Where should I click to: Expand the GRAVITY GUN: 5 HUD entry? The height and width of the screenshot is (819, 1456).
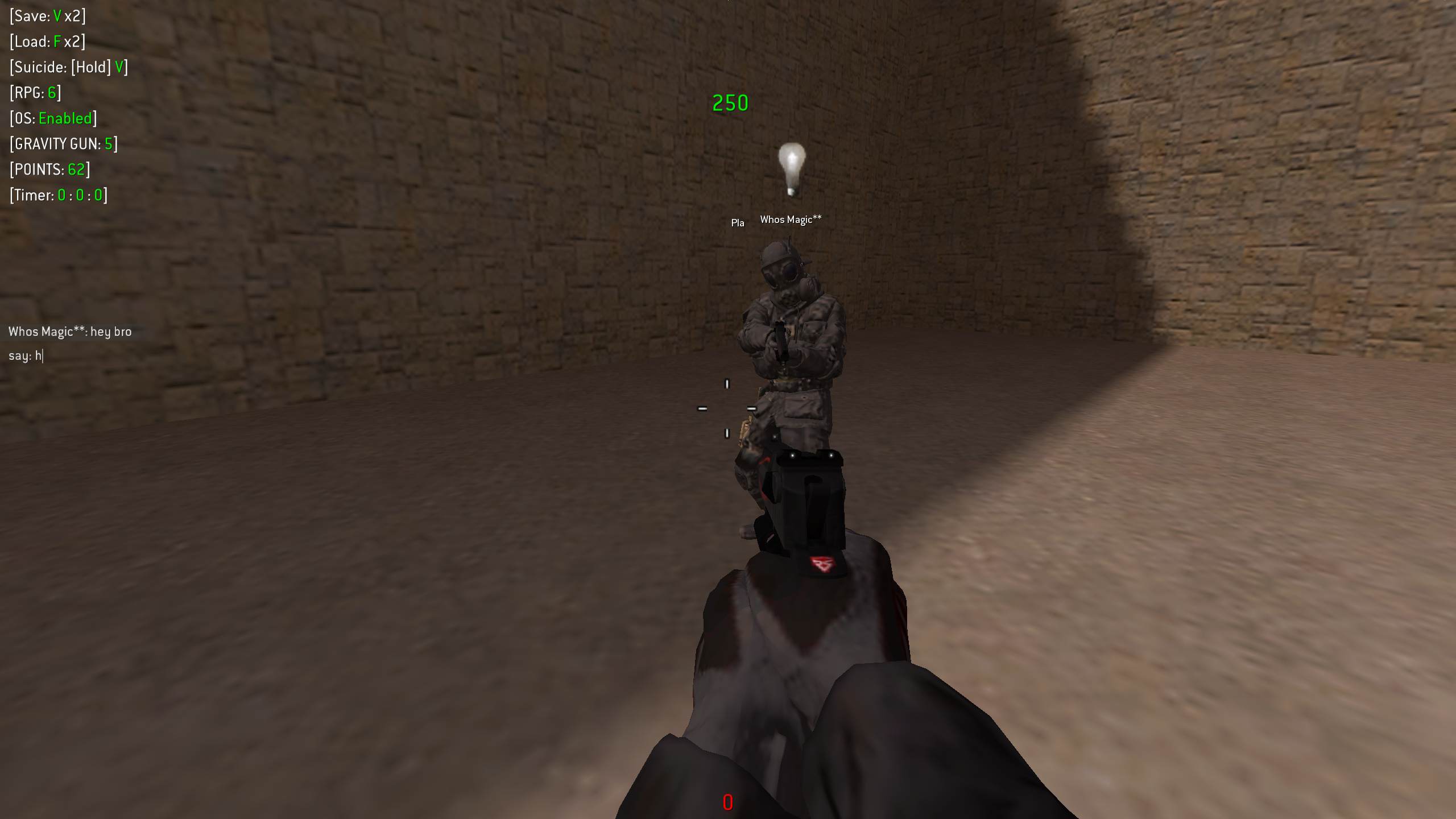click(64, 144)
